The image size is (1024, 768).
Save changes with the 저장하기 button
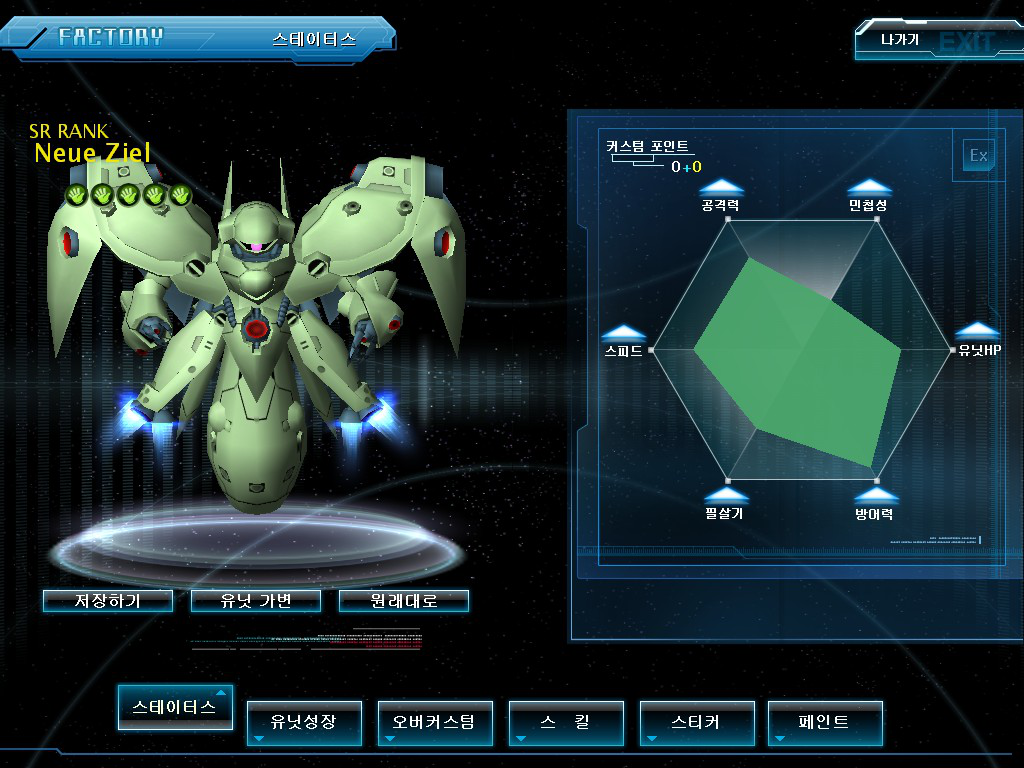pos(108,601)
